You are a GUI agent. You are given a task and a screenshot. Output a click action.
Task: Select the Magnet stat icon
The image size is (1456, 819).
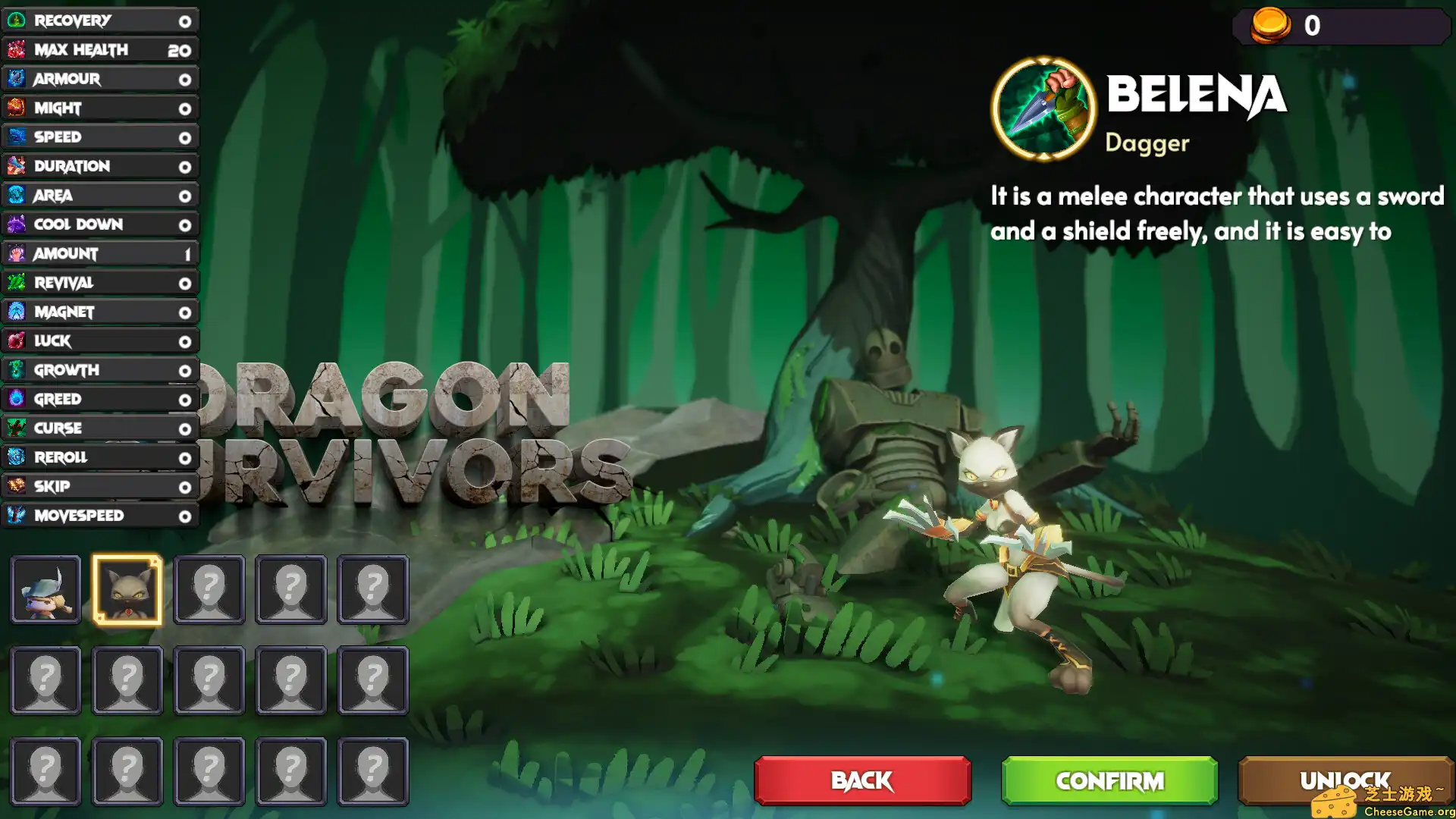(17, 312)
